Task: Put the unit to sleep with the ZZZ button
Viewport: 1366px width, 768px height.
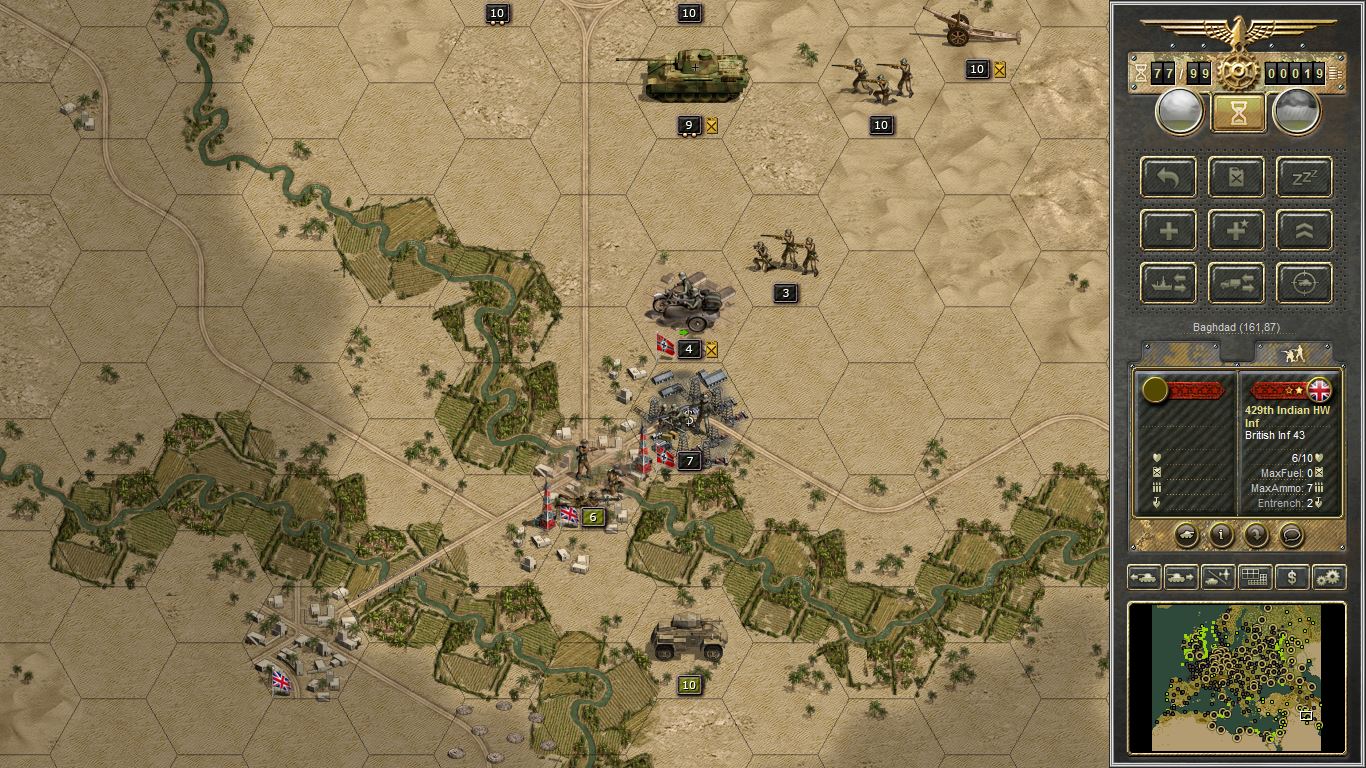Action: point(1304,177)
